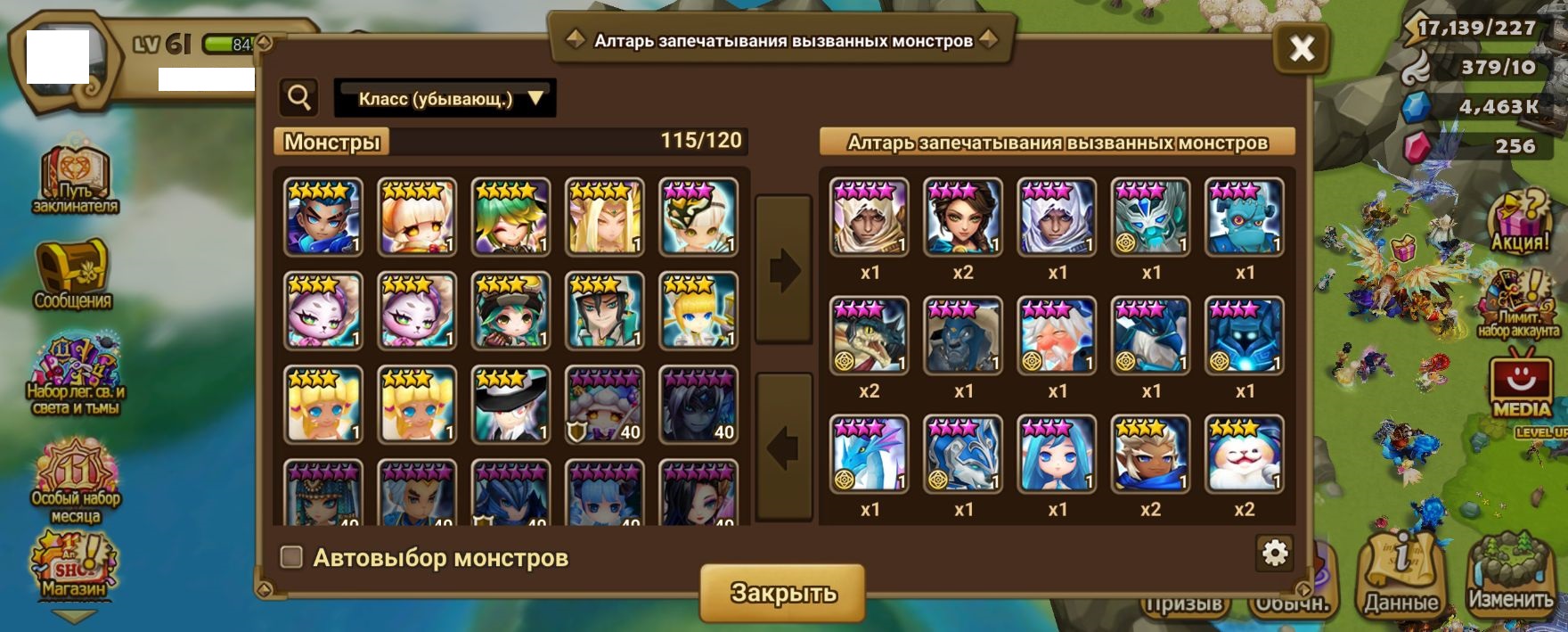
Task: Tap the Изменить button
Action: tap(1510, 573)
